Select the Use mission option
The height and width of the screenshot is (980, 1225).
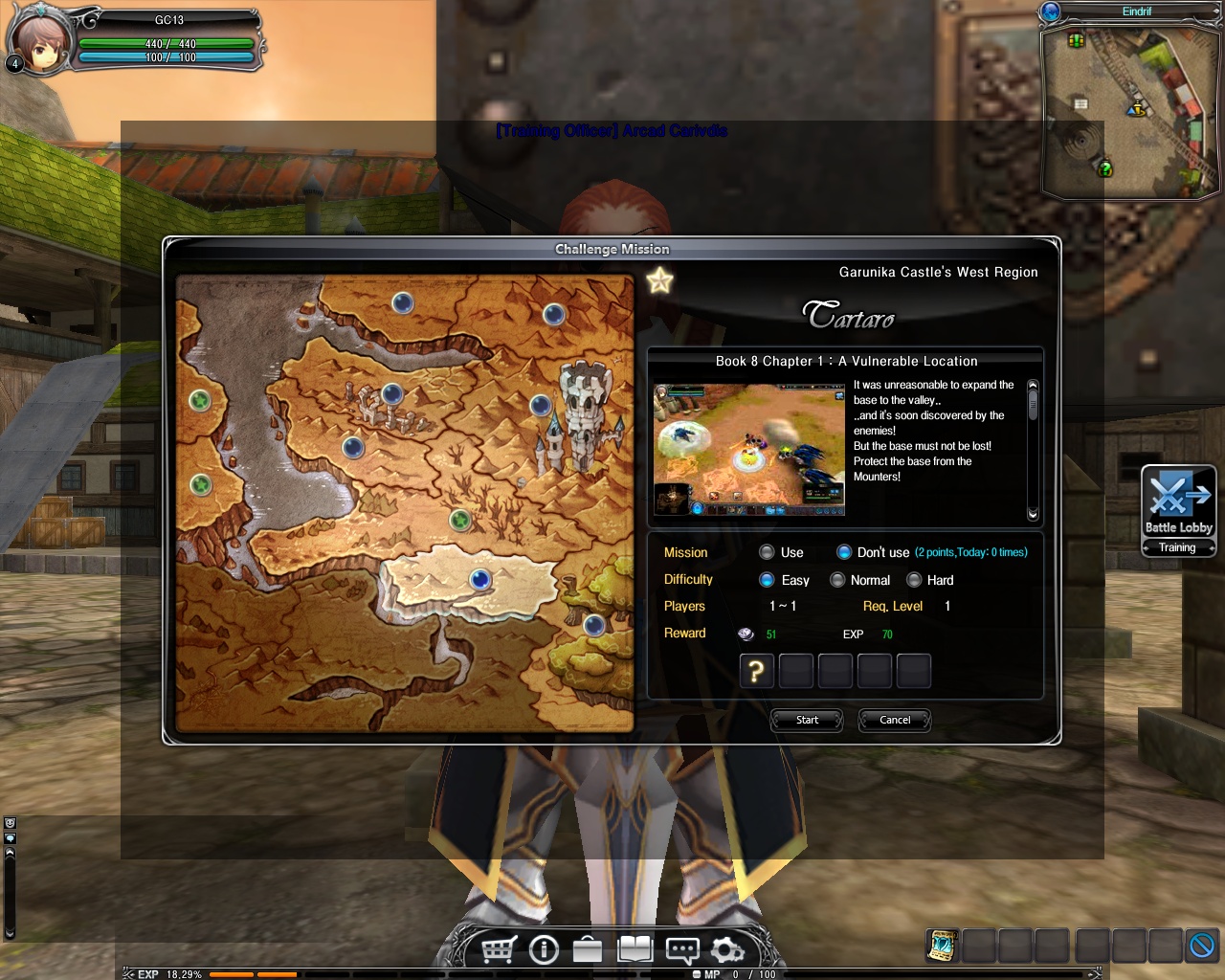coord(767,552)
